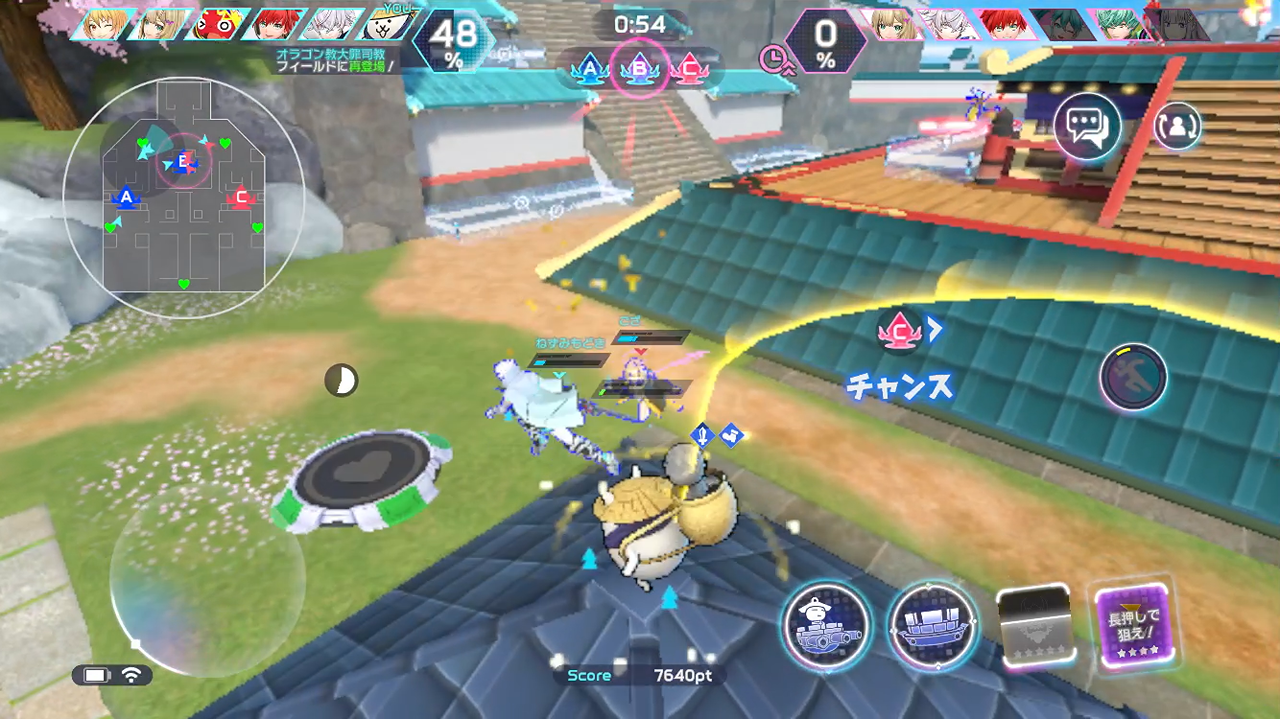Touch the virtual movement joystick

pos(205,581)
